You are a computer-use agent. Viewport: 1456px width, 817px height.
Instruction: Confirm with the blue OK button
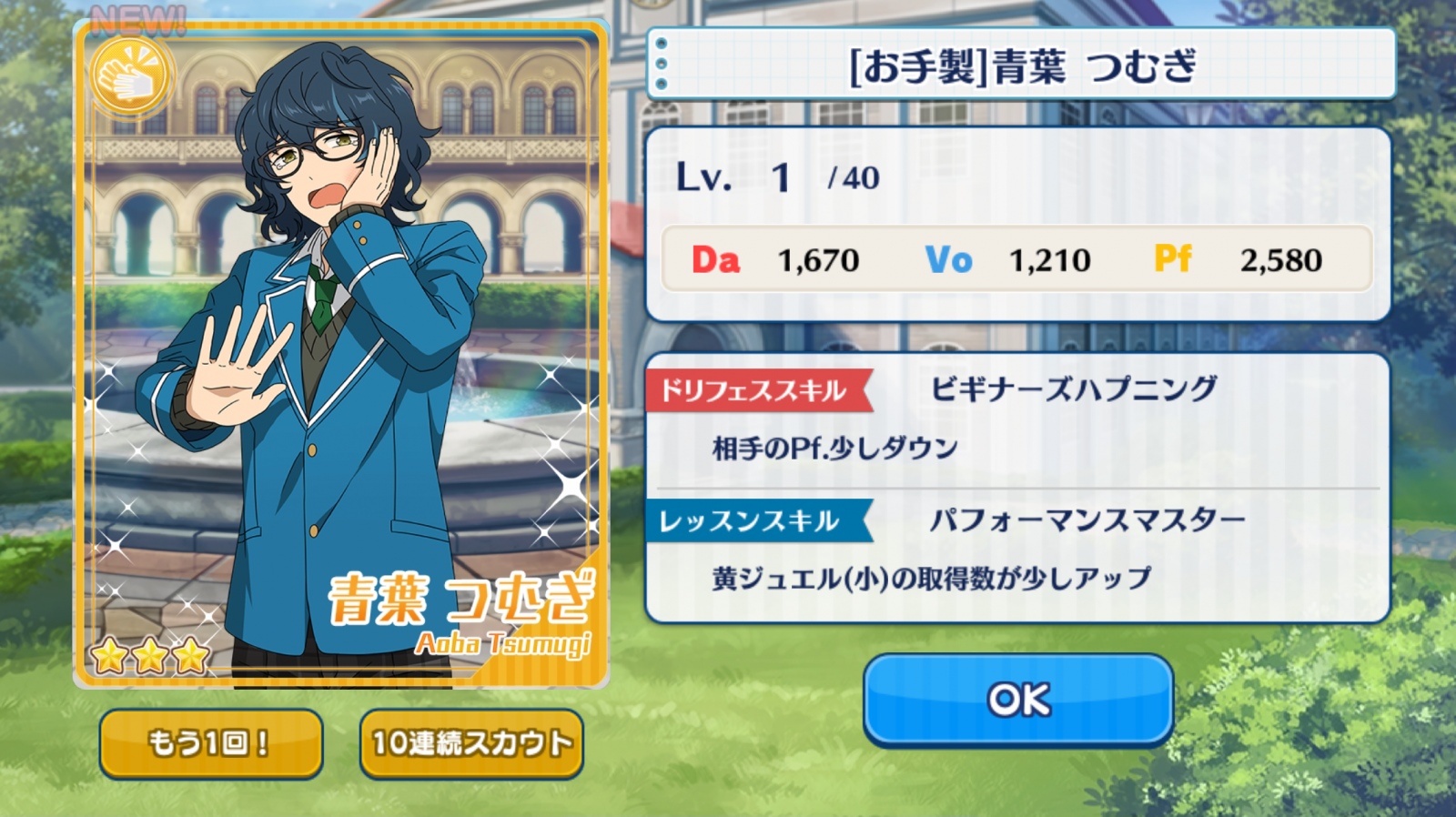1018,699
